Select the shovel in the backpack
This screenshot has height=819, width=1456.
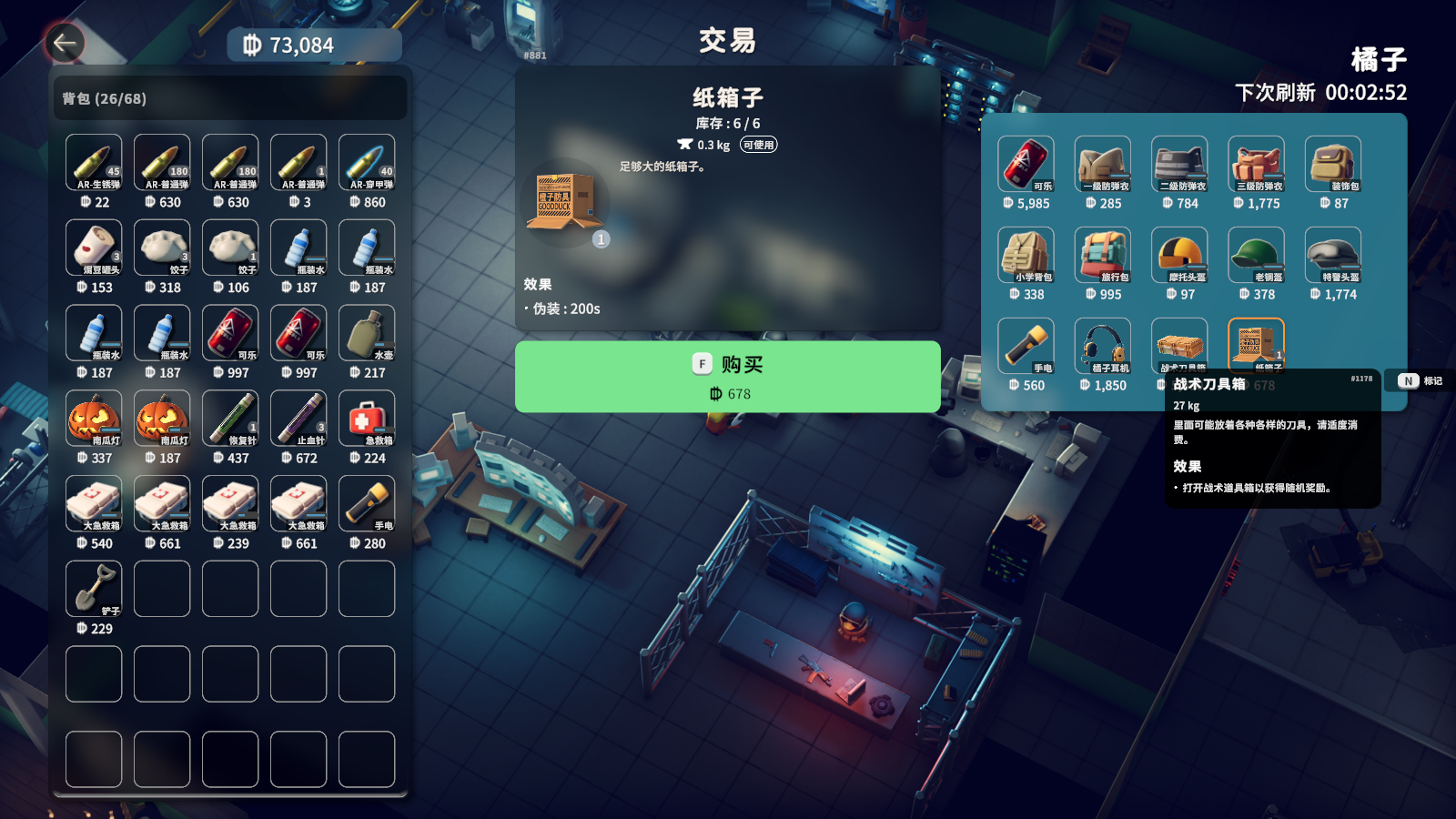coord(94,589)
